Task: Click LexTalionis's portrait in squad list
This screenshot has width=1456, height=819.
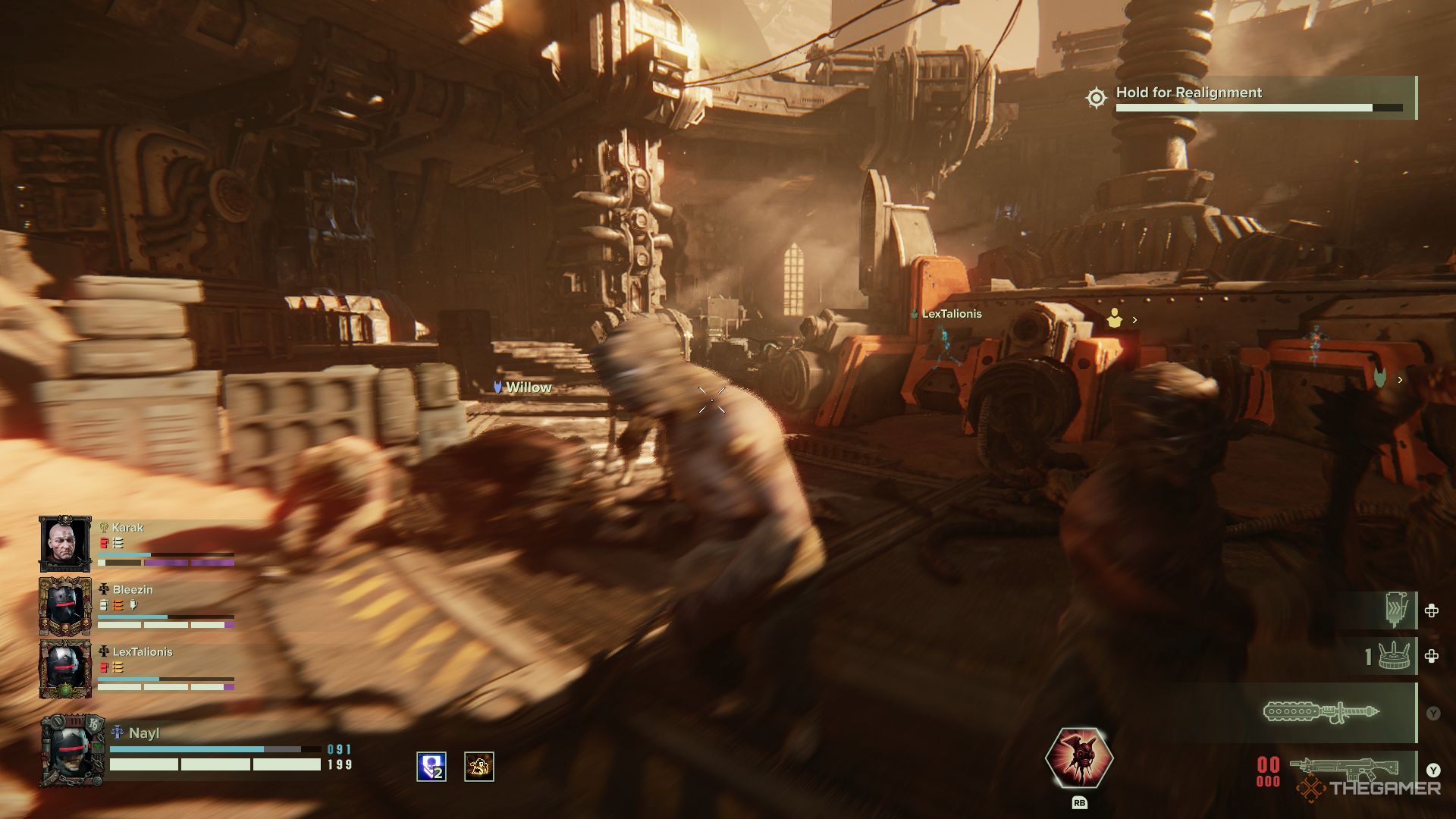Action: click(65, 668)
